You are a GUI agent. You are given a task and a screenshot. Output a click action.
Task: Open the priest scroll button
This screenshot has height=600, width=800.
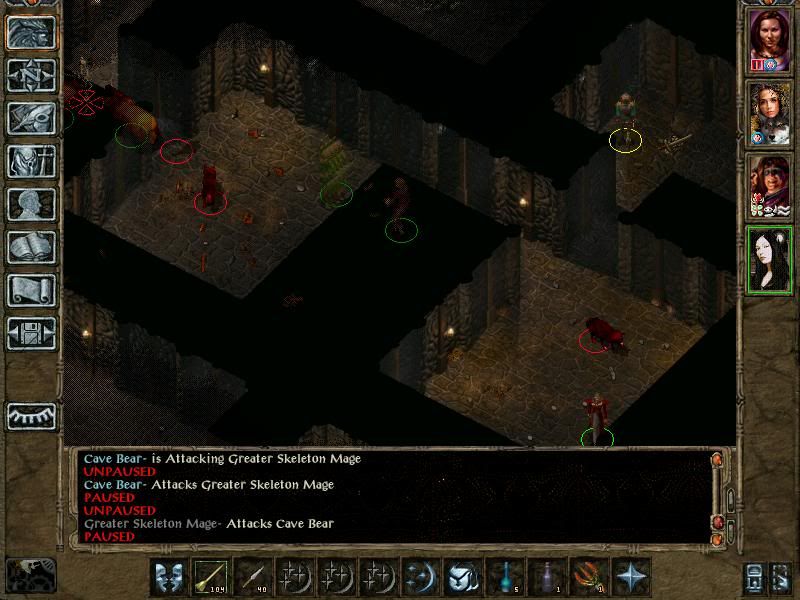click(x=30, y=290)
